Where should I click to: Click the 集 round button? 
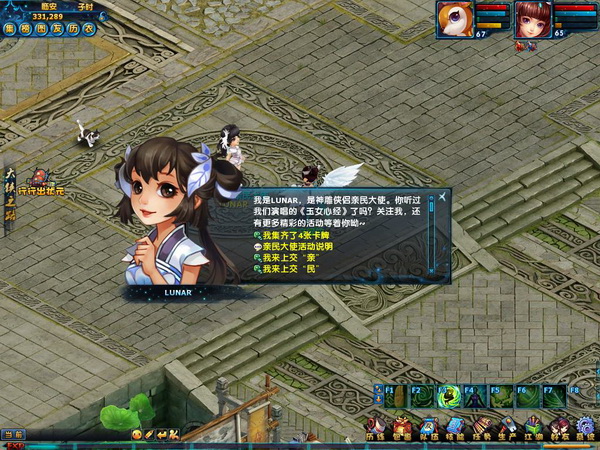tap(9, 28)
